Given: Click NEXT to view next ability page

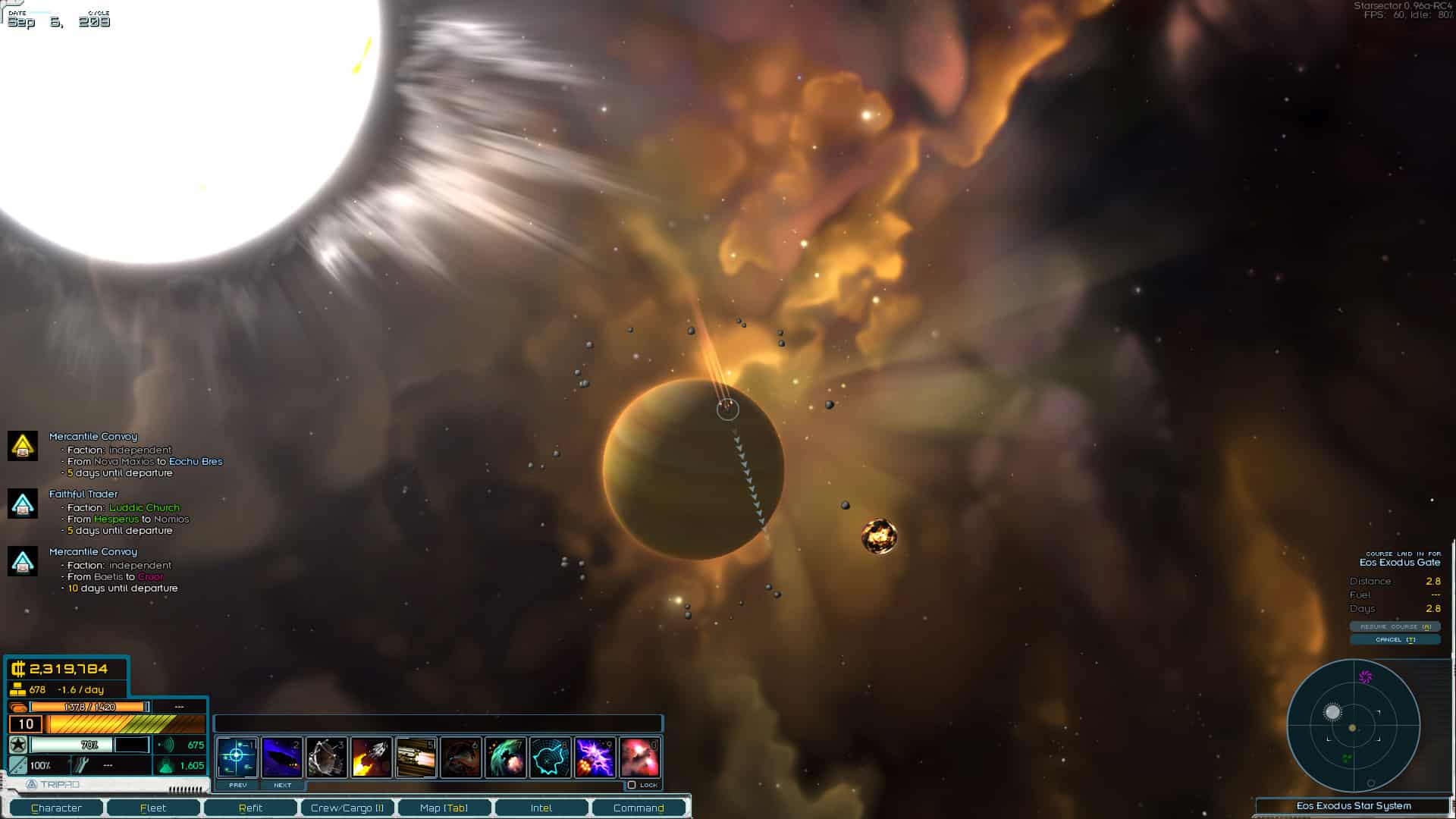Looking at the screenshot, I should click(281, 786).
